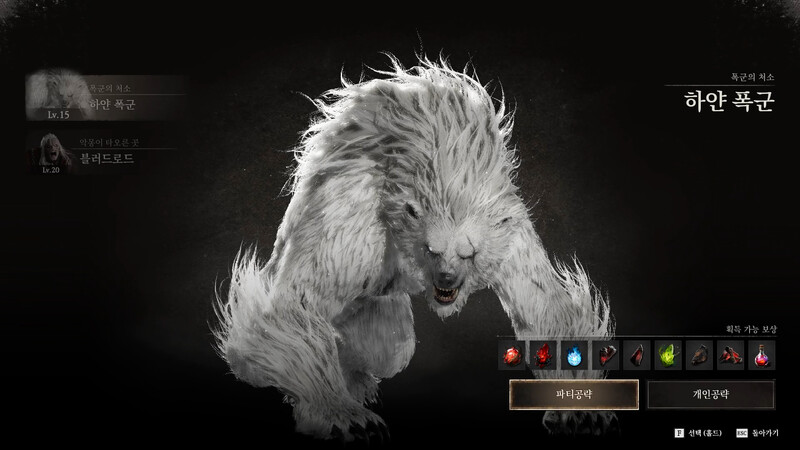Check the green wisp reward icon
Viewport: 800px width, 450px height.
667,354
